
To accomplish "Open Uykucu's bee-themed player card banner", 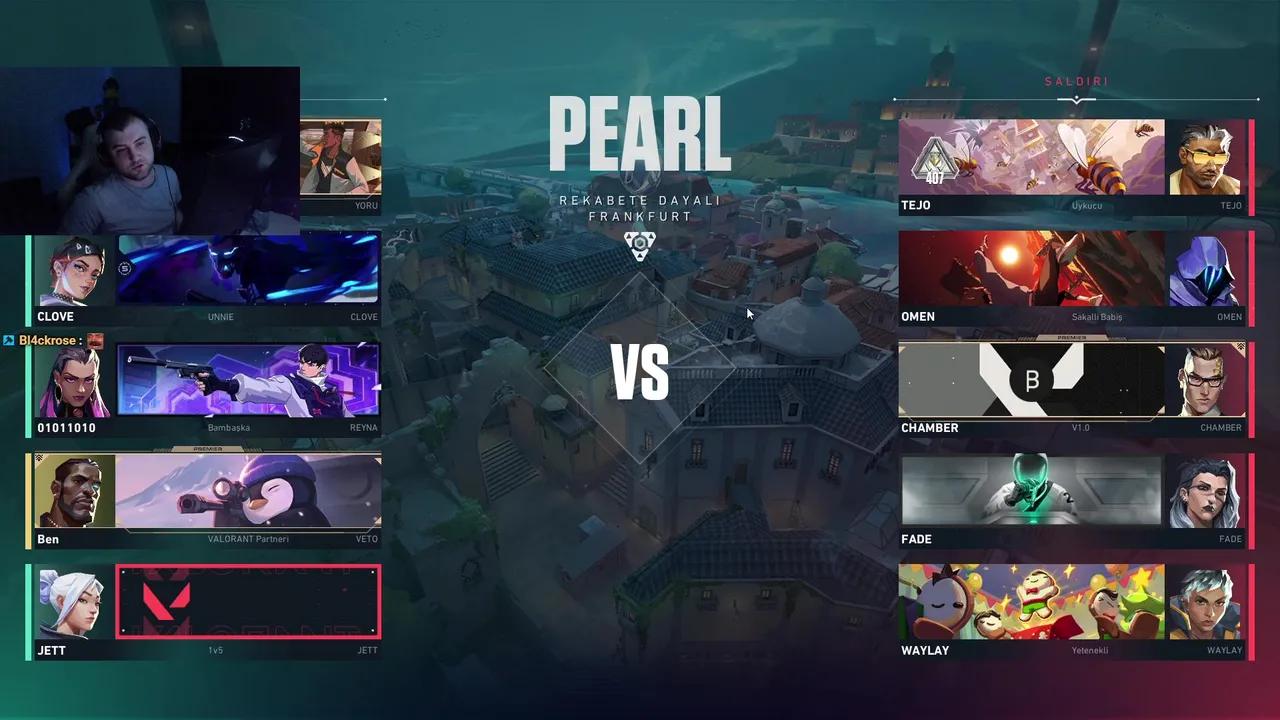I will point(1031,155).
